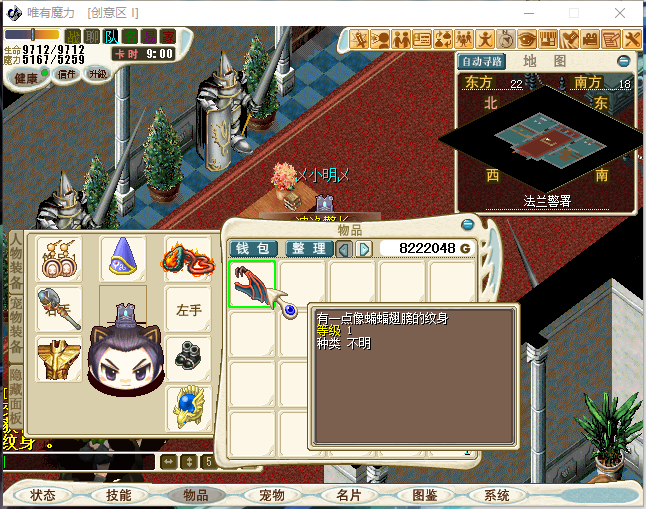The width and height of the screenshot is (646, 509).
Task: Open the 技能 skills menu
Action: pos(119,495)
